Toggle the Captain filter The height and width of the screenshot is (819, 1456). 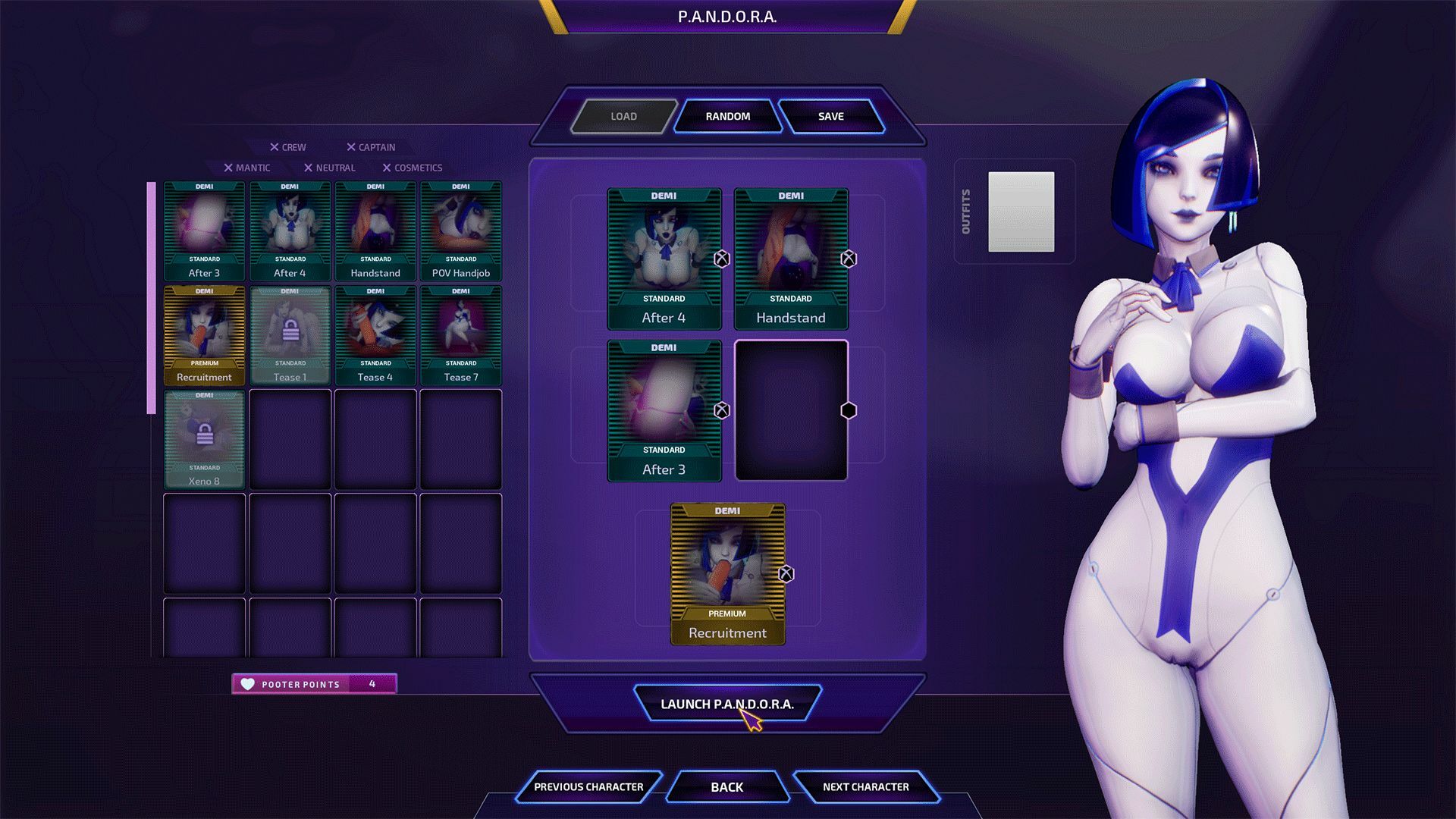click(371, 147)
